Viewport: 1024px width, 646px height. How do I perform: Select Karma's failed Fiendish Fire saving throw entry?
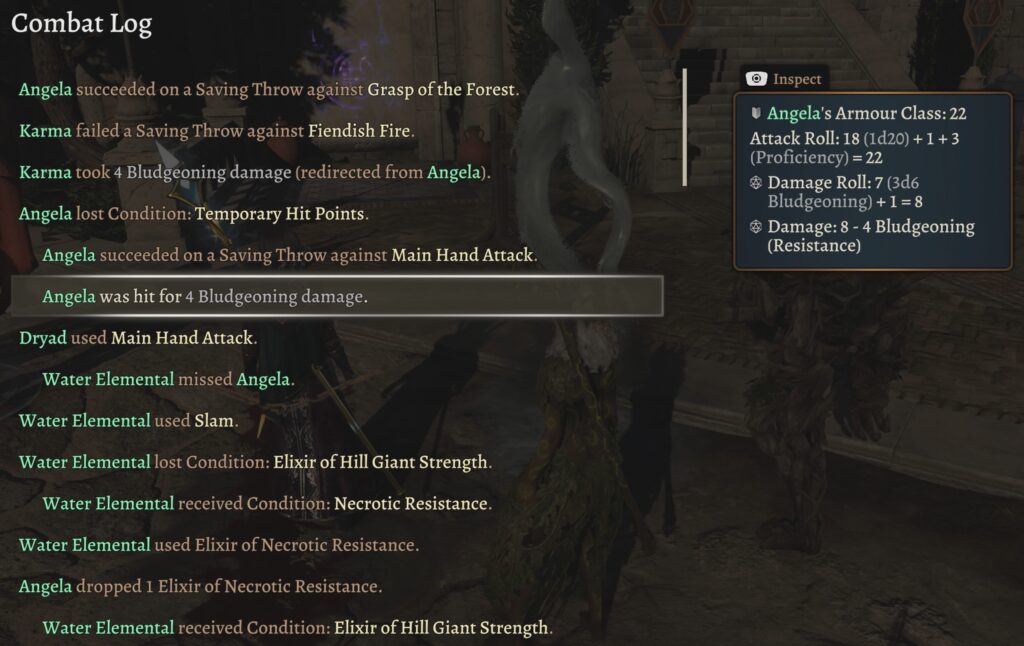point(216,131)
